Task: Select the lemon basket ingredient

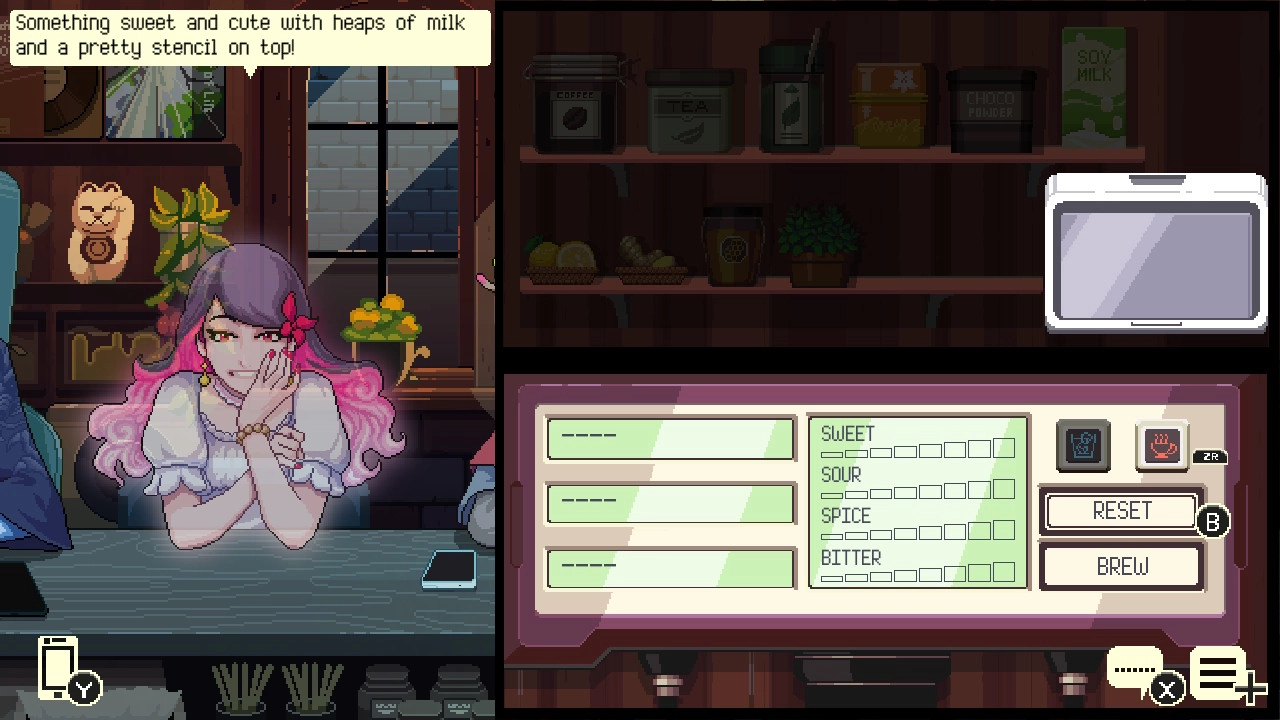Action: (561, 259)
